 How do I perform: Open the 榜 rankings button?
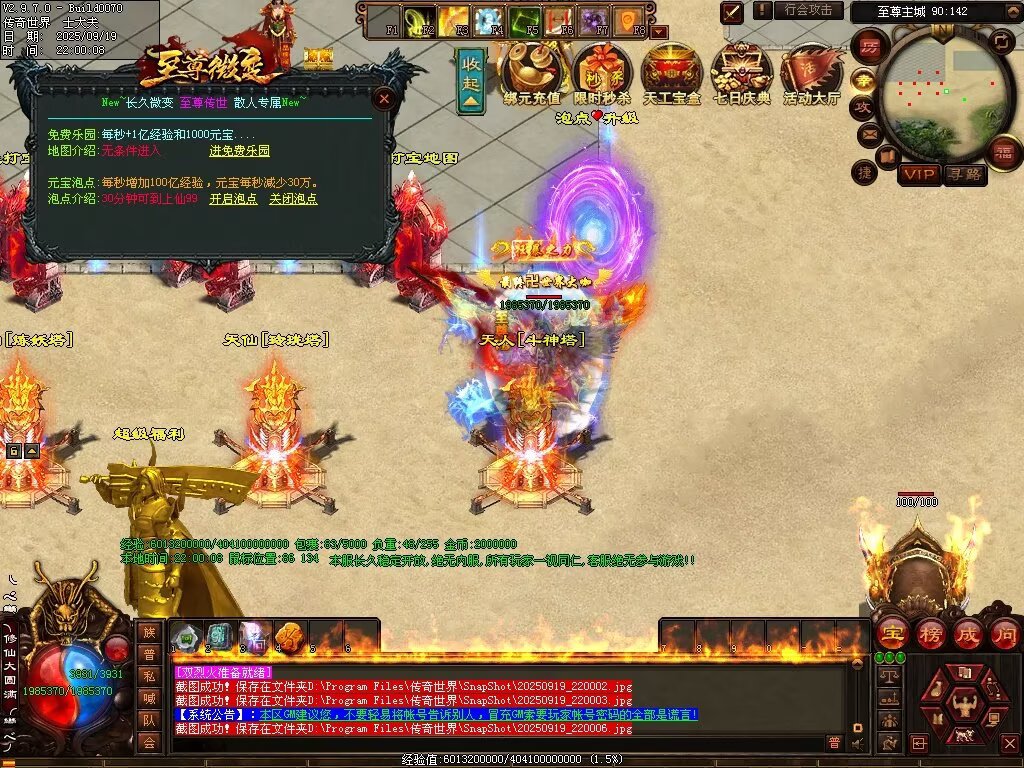930,634
